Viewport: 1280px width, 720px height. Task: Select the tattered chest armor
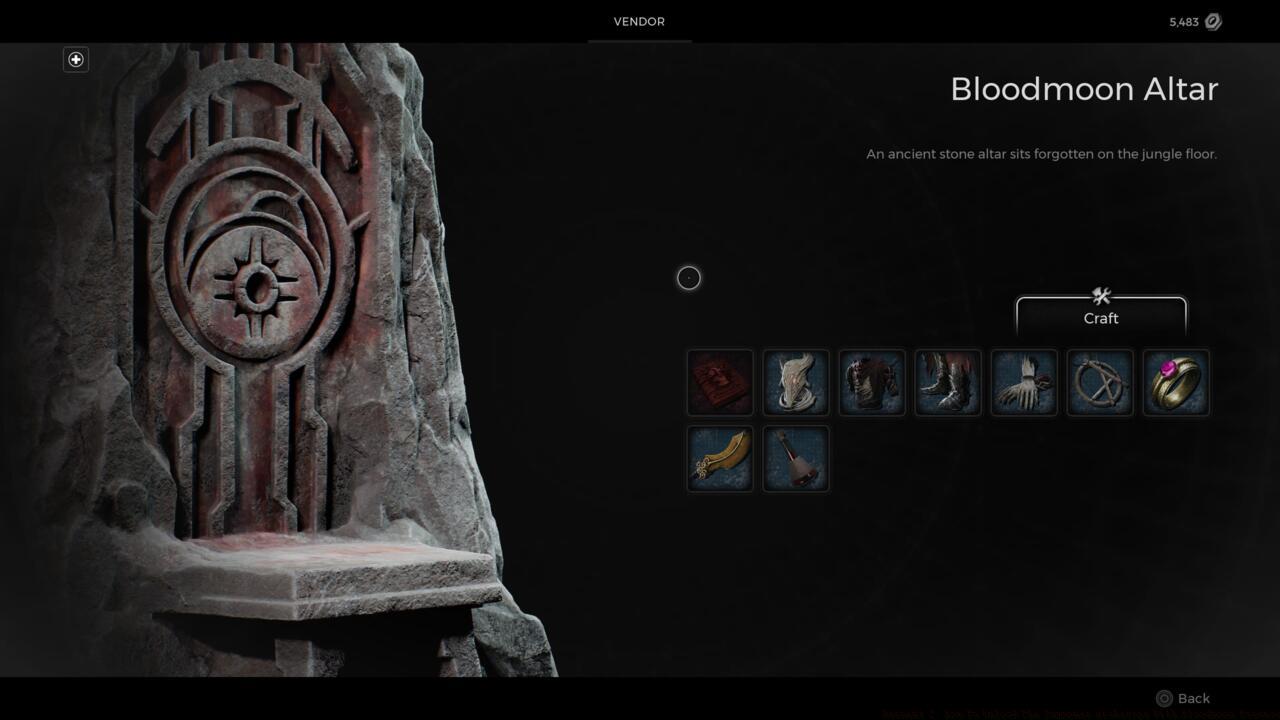(871, 382)
